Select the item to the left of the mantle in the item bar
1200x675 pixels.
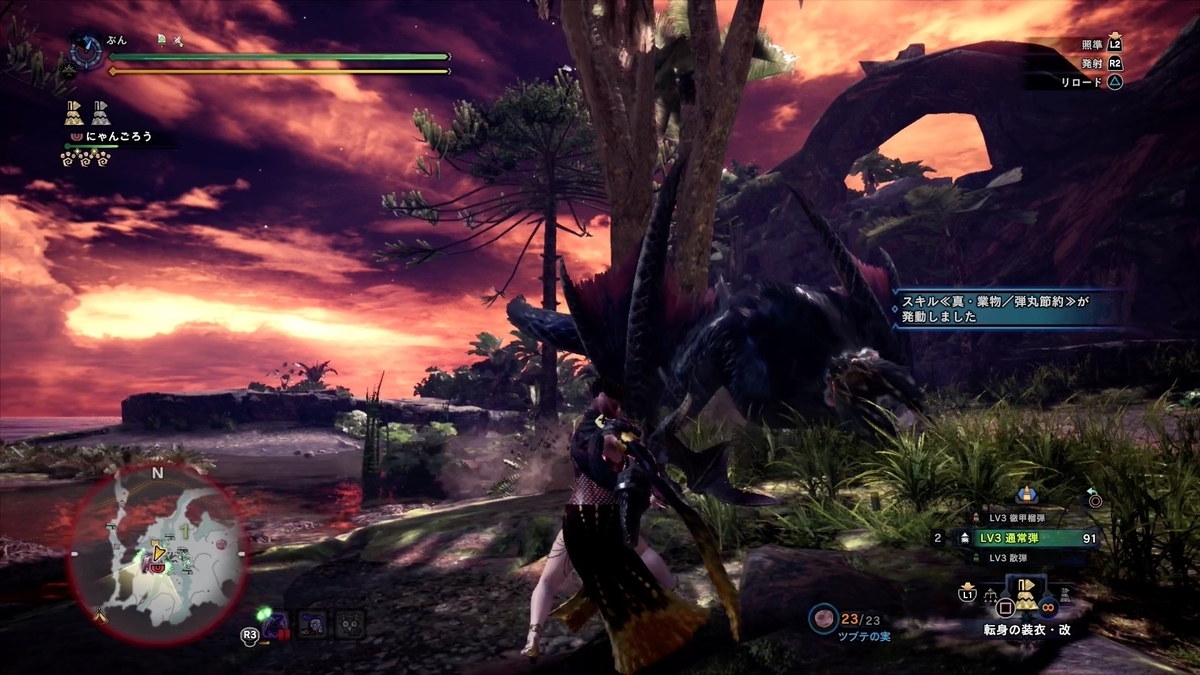[988, 599]
